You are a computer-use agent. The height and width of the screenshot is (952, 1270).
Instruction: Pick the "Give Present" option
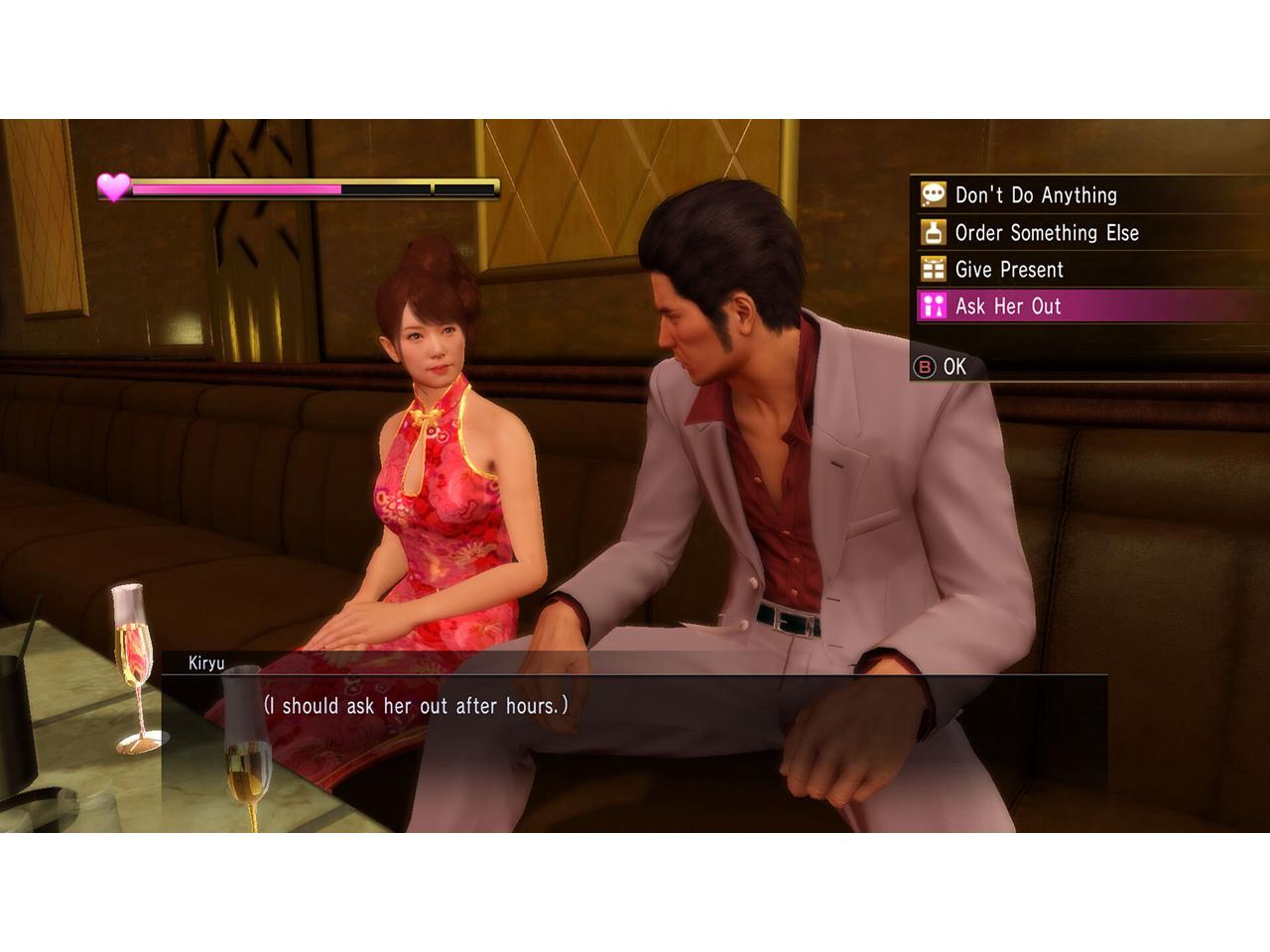1008,270
